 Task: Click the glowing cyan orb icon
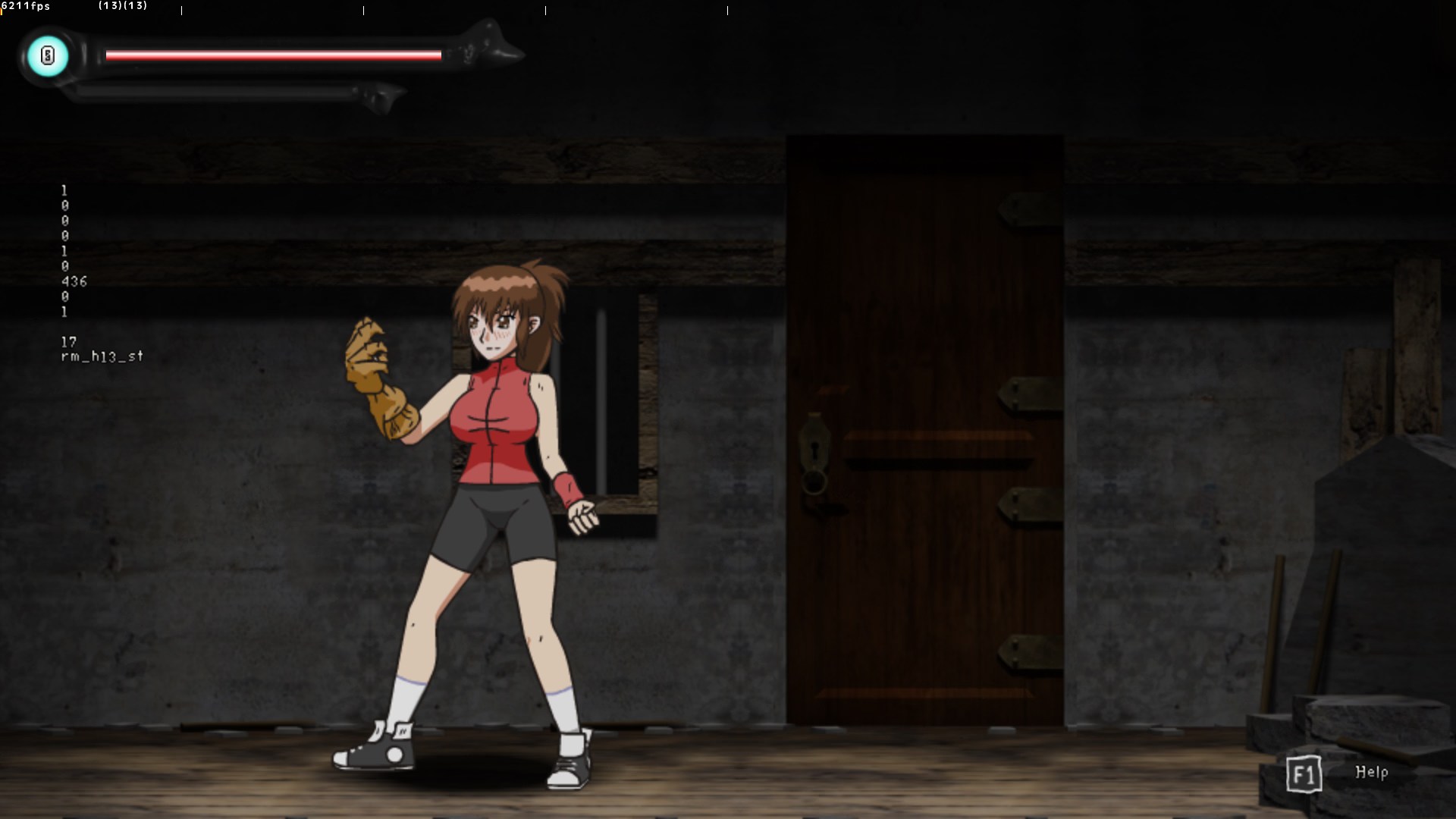click(x=48, y=55)
